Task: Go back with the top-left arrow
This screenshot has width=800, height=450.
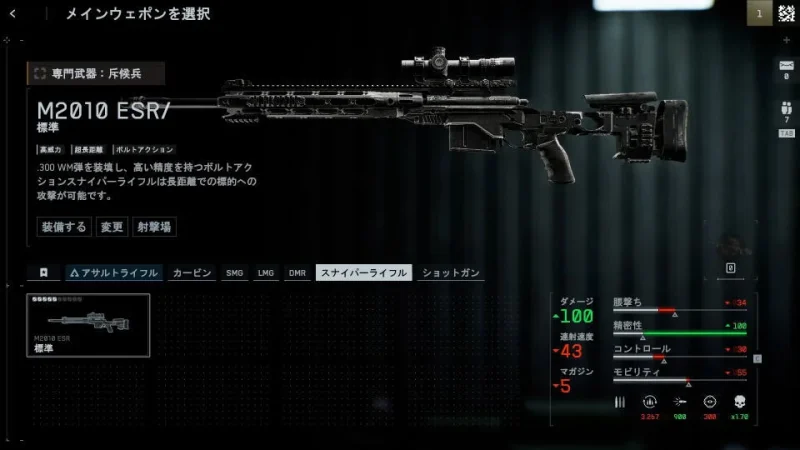Action: (13, 14)
